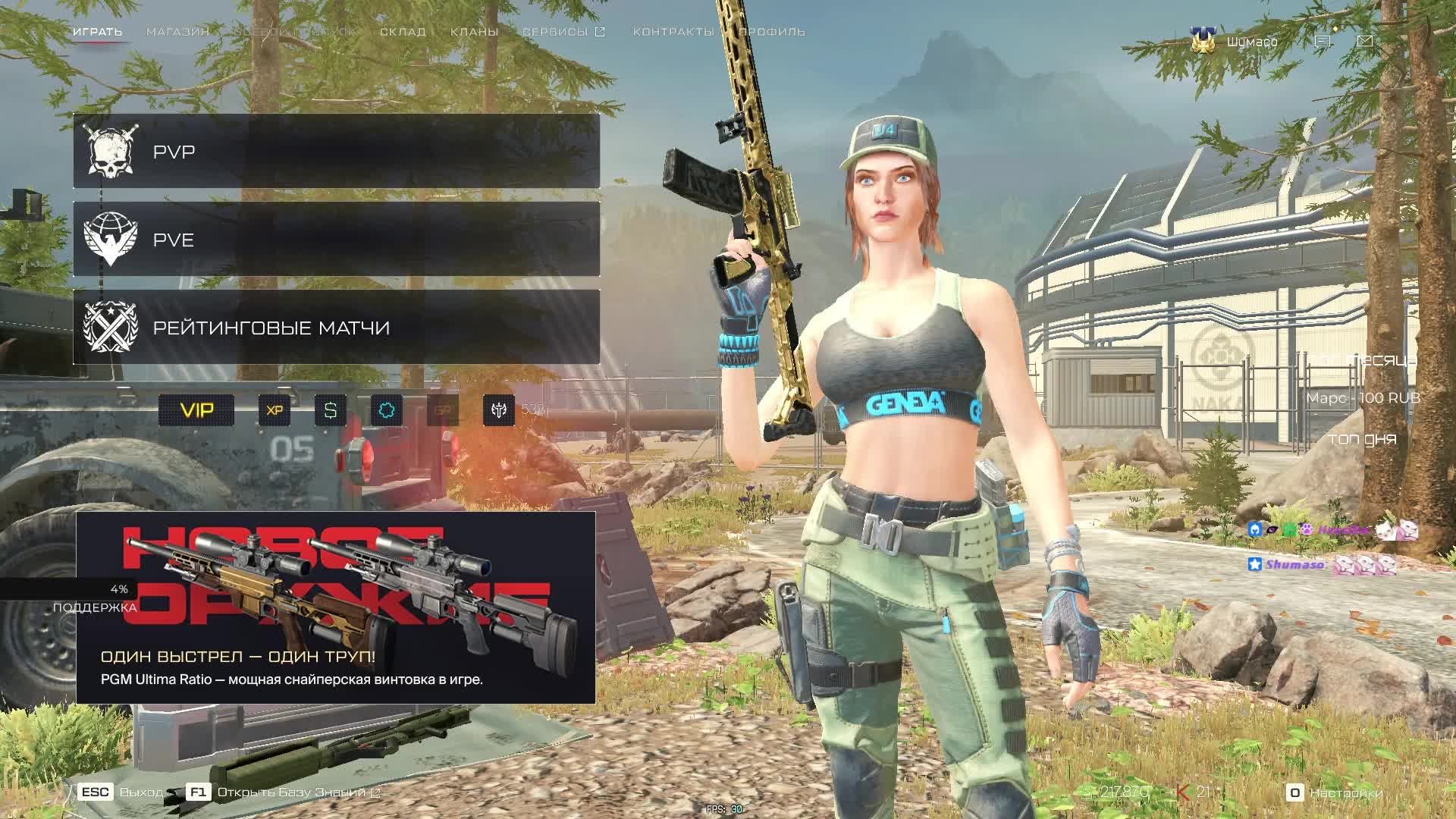
Task: Click the XP booster icon
Action: point(275,410)
